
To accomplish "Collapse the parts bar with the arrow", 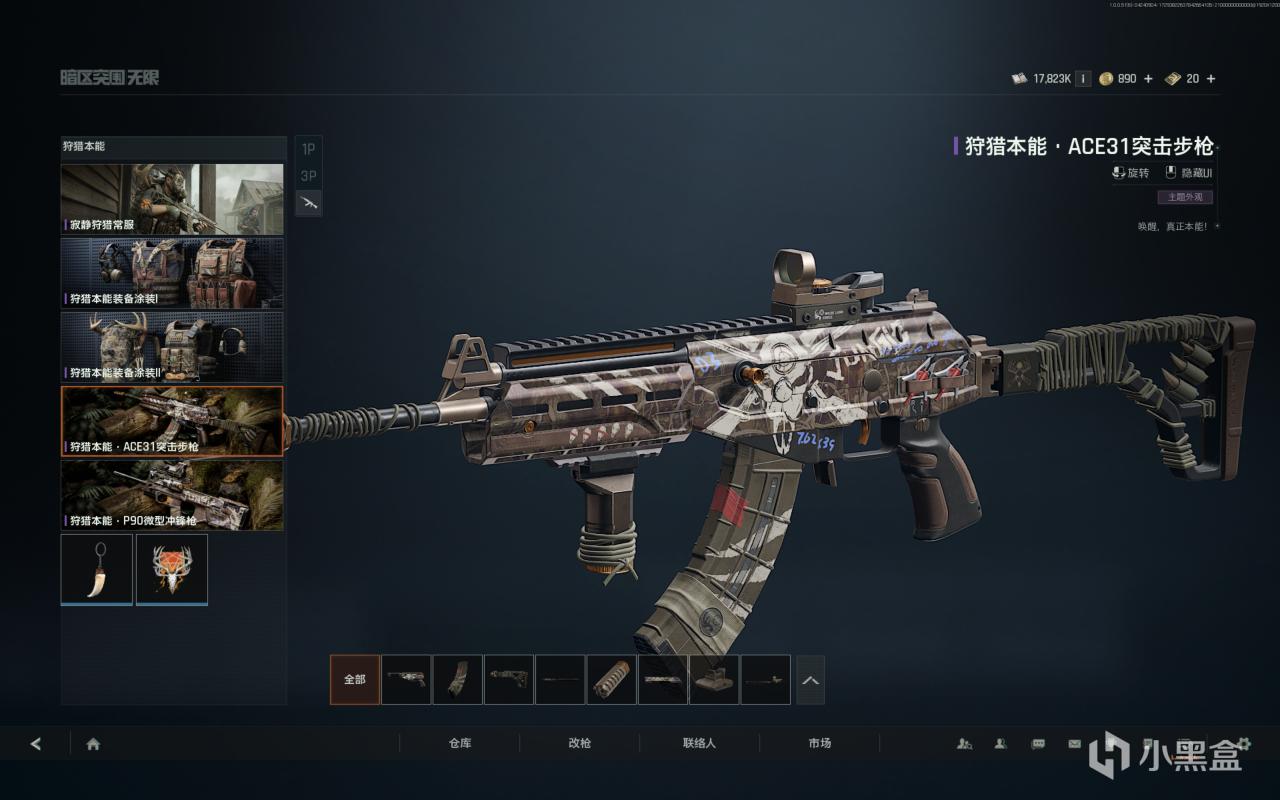I will [x=810, y=680].
